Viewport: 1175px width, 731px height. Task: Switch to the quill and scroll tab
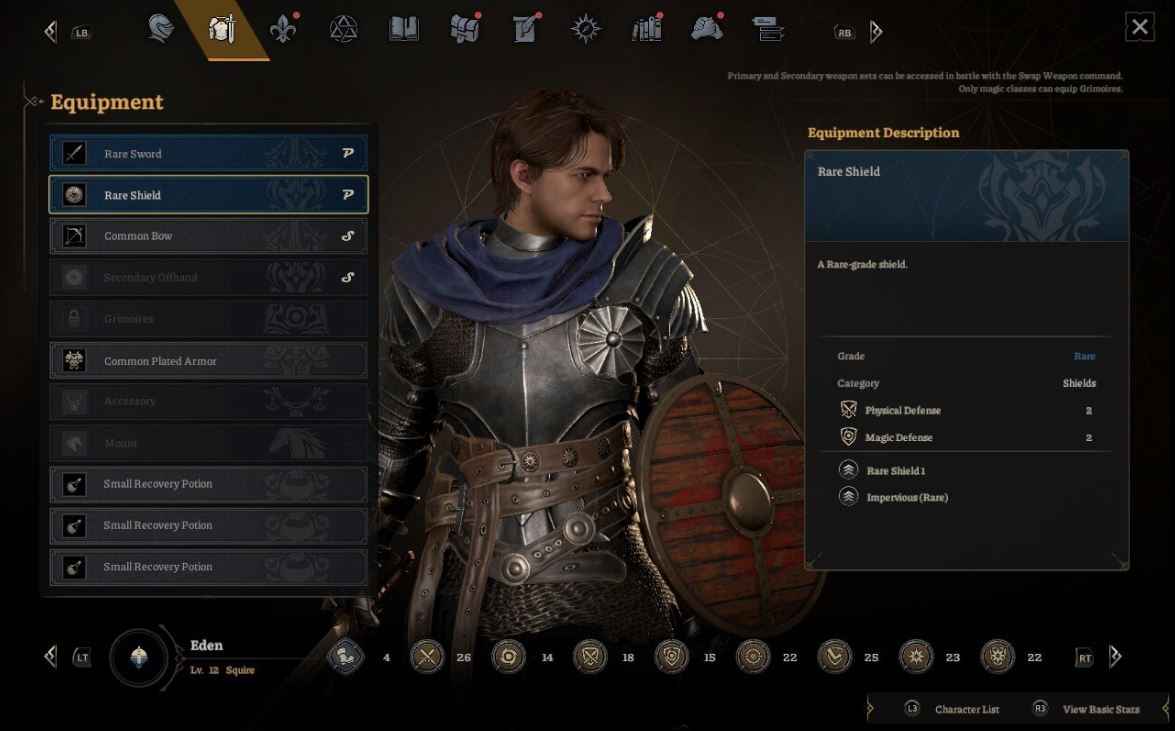[x=525, y=29]
